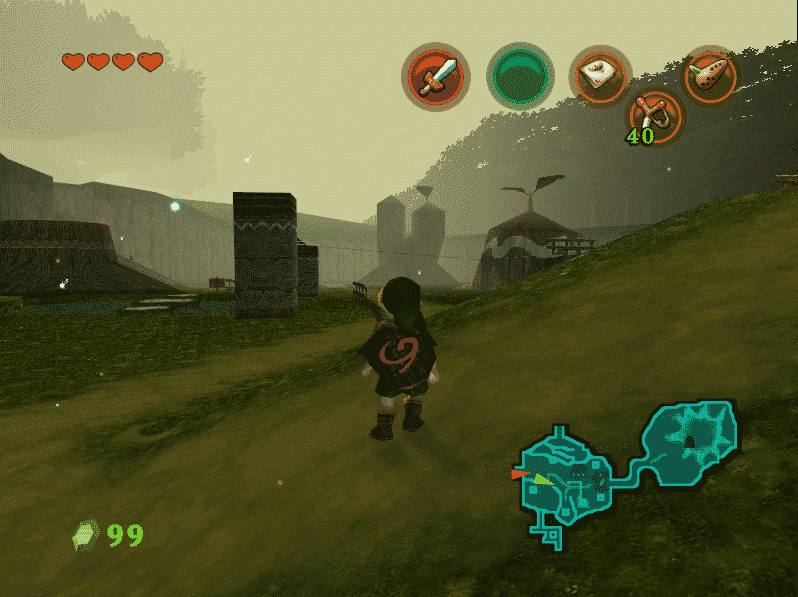Play the ocarina item icon
Viewport: 798px width, 597px height.
pos(710,74)
